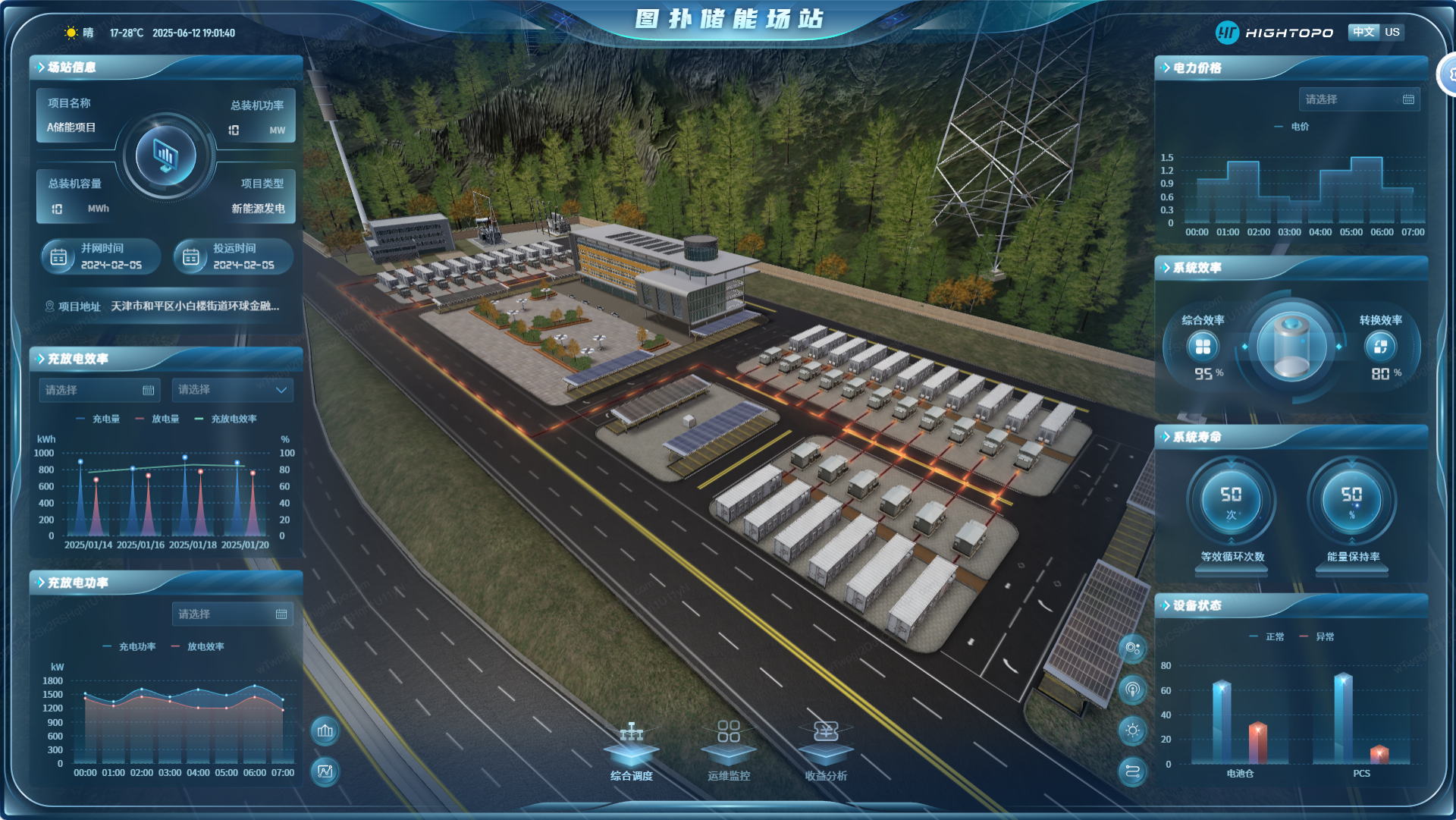Open the date picker in 电力价格 panel
Screen dimensions: 1456x820
click(x=1360, y=99)
